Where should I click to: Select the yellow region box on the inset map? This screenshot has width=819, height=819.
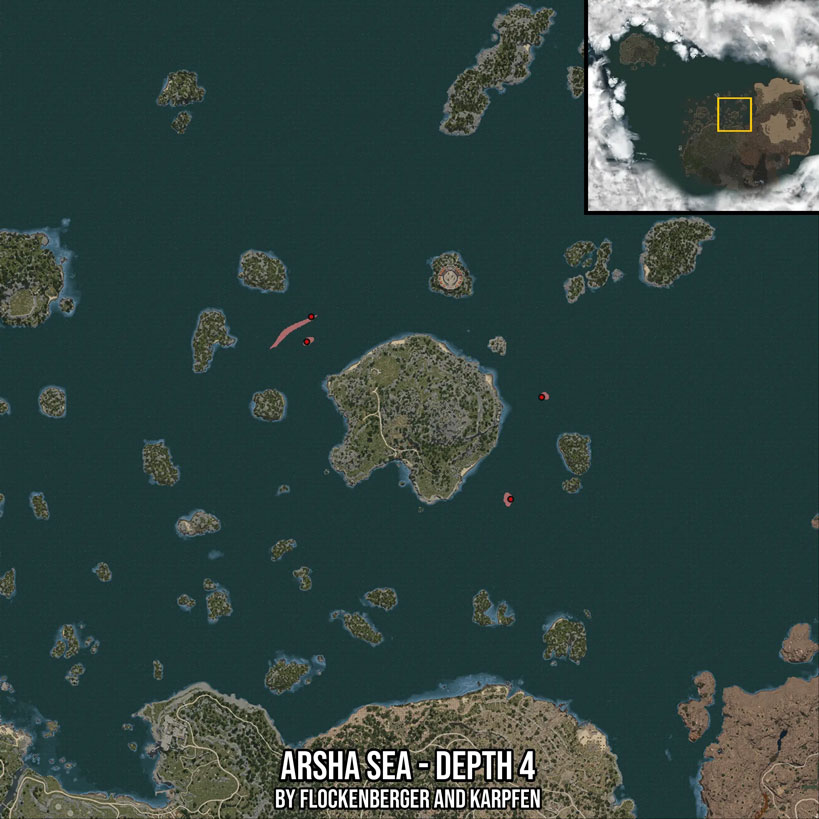[x=734, y=114]
